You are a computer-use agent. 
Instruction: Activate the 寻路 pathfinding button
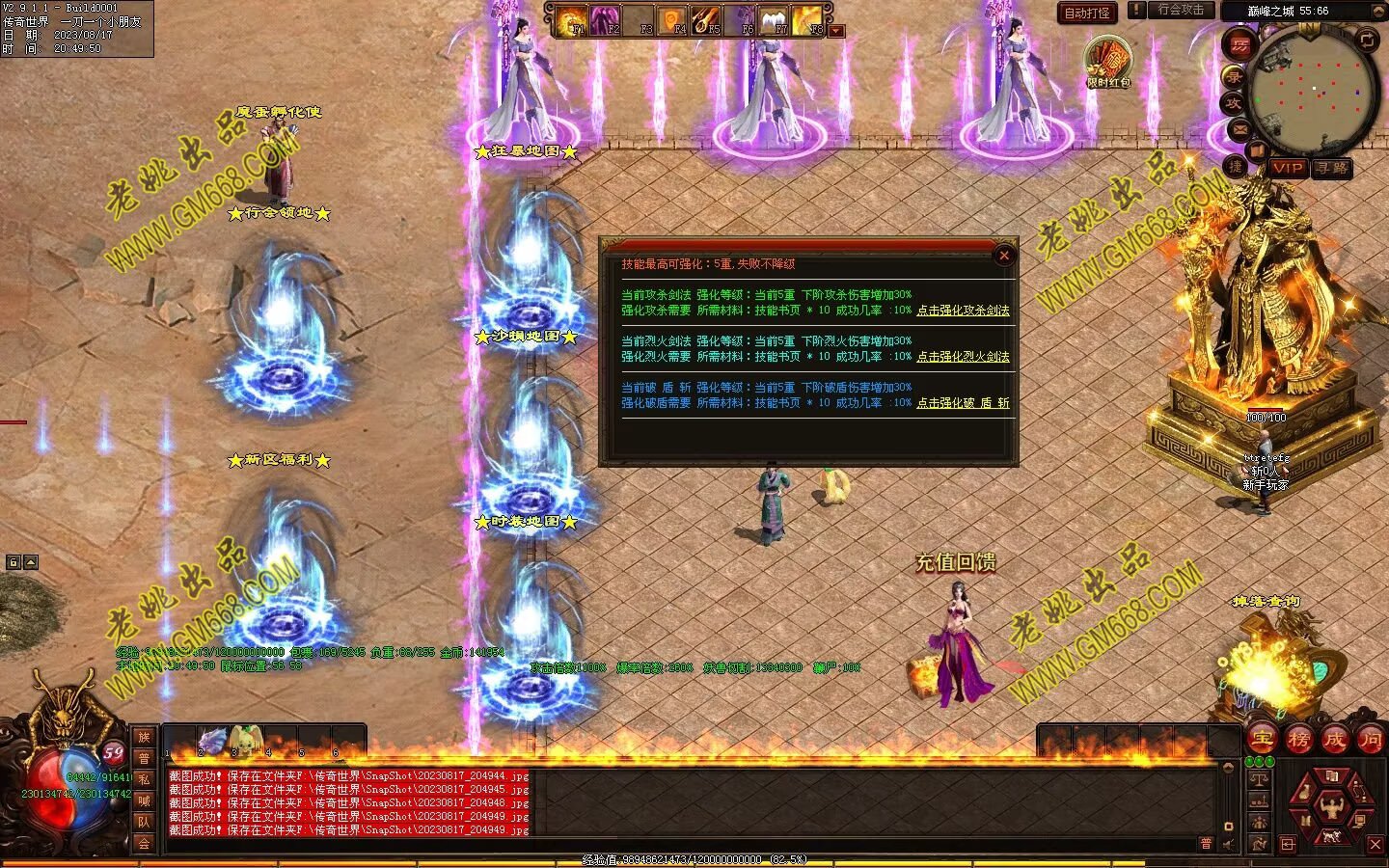click(x=1332, y=168)
